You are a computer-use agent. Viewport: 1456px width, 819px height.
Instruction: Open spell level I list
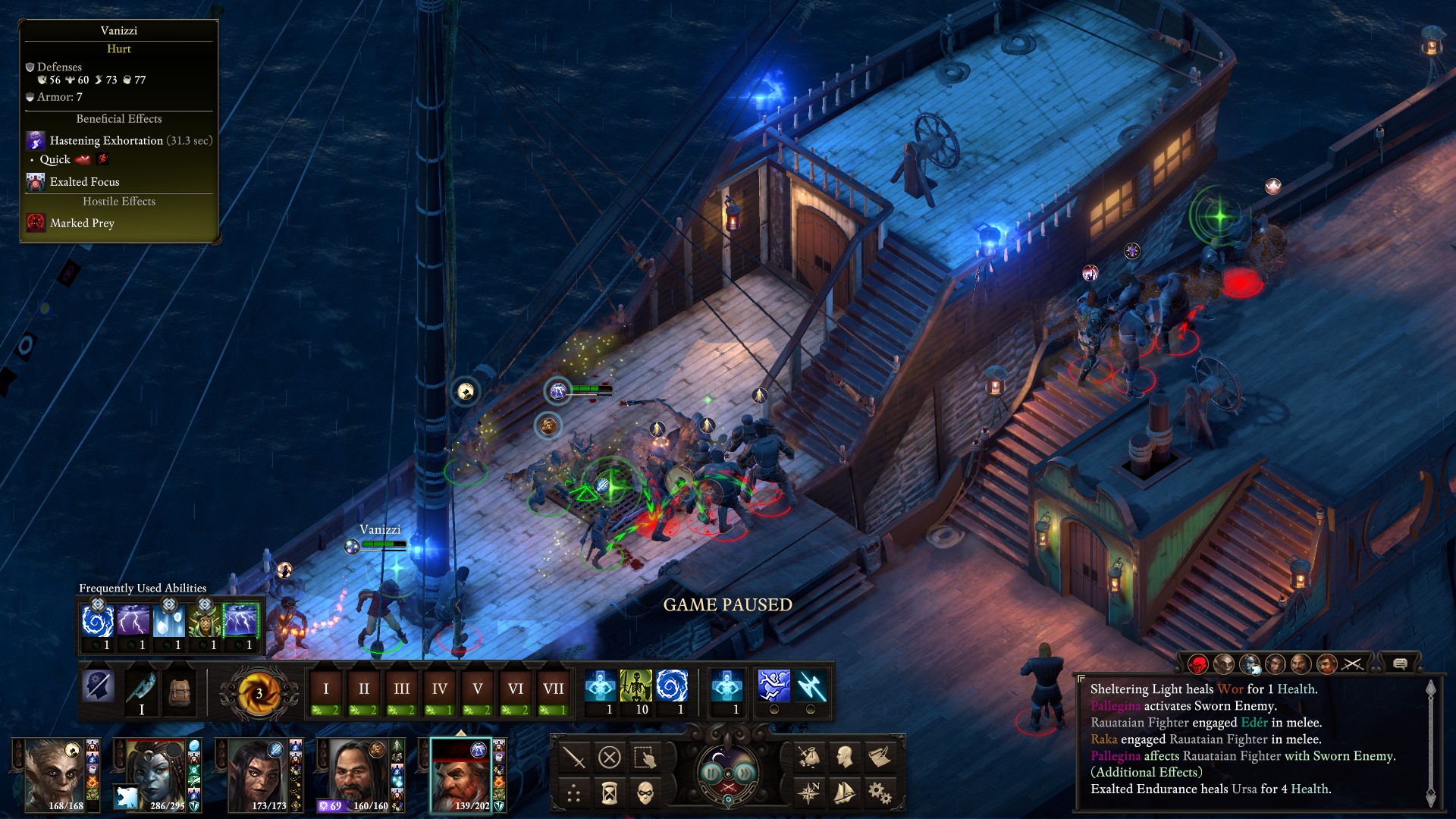click(326, 689)
